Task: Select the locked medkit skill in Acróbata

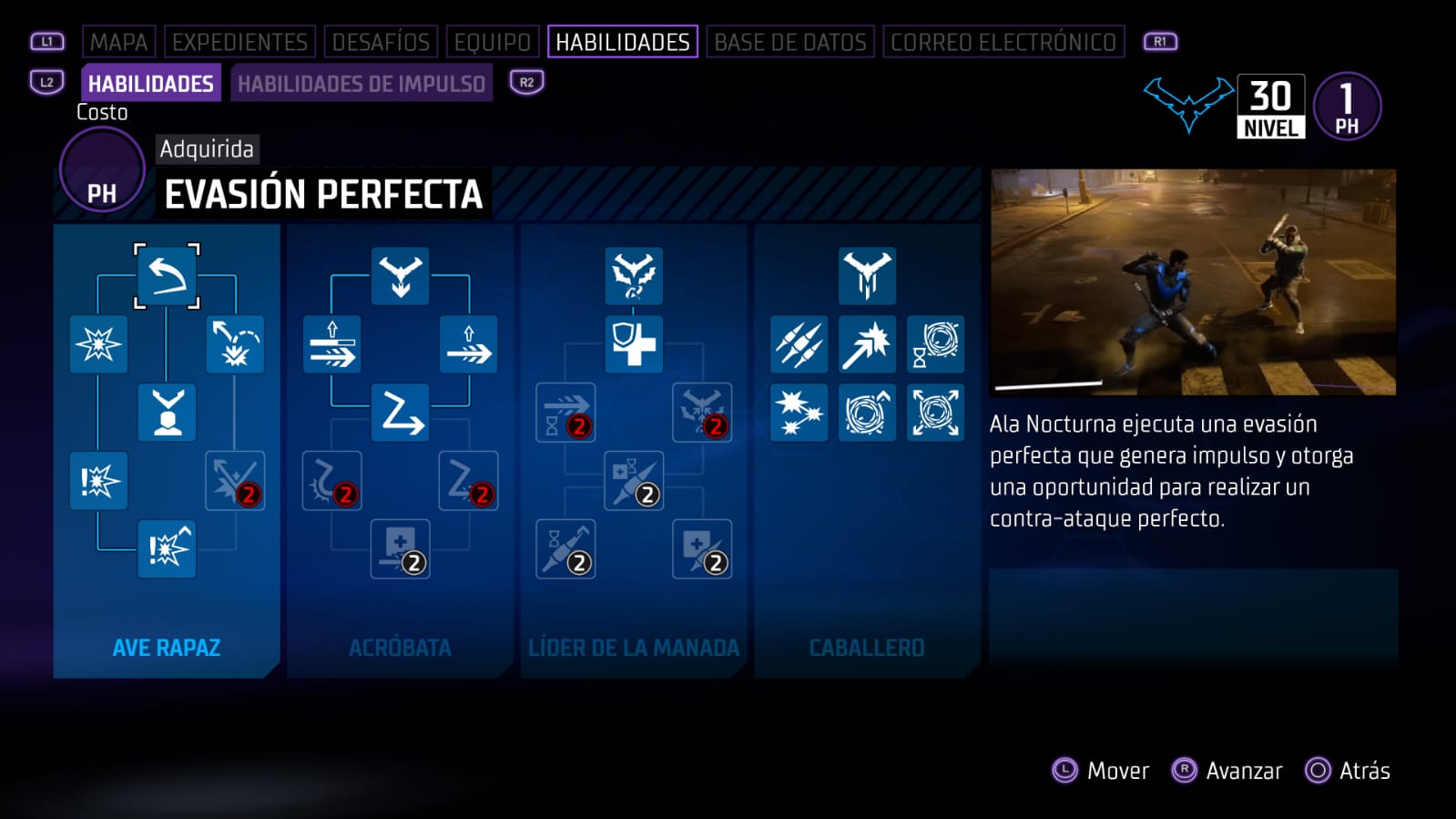Action: 401,548
